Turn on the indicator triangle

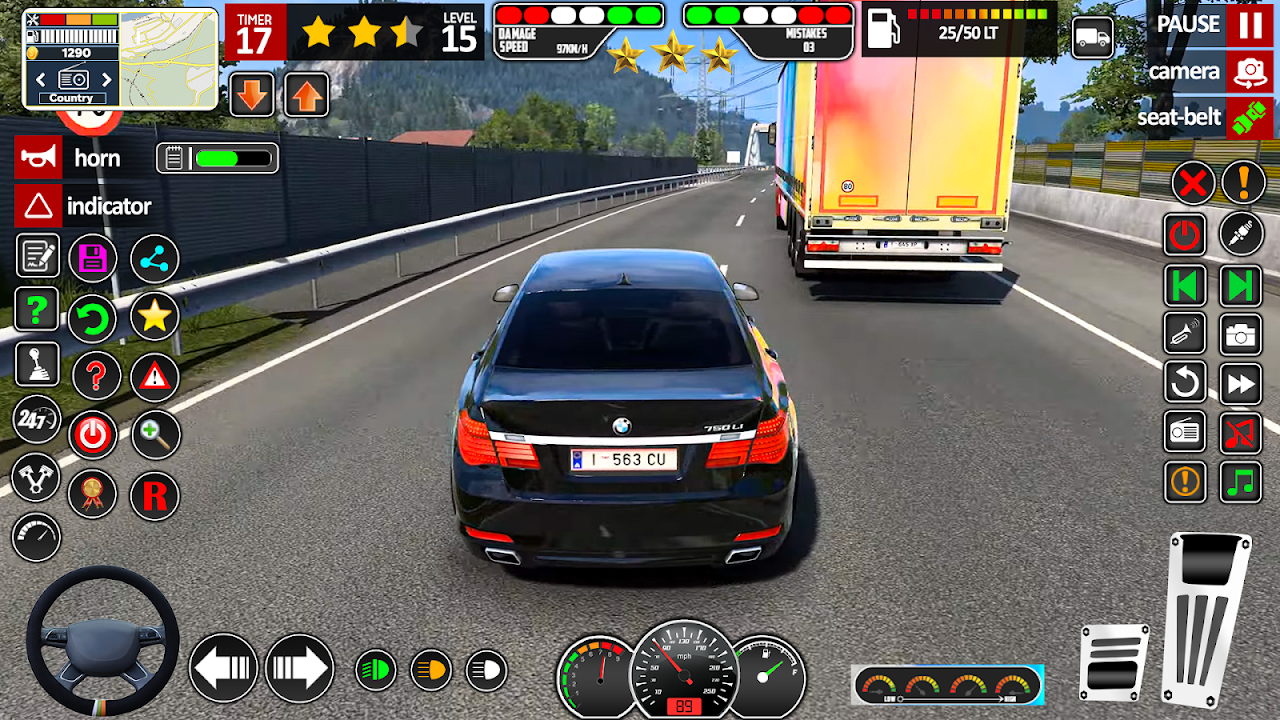coord(38,206)
